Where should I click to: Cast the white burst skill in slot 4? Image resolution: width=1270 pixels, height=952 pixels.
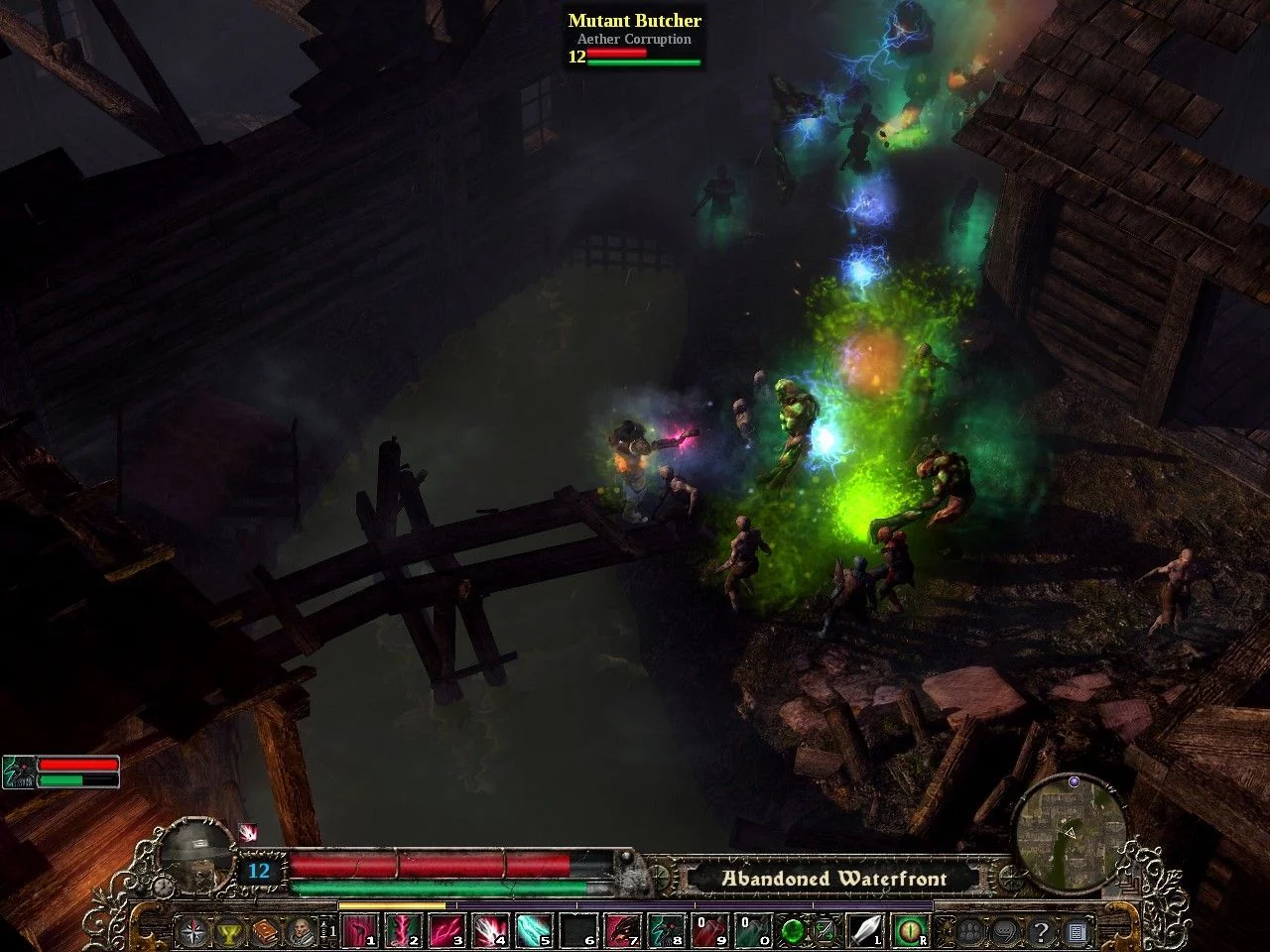pos(489,932)
